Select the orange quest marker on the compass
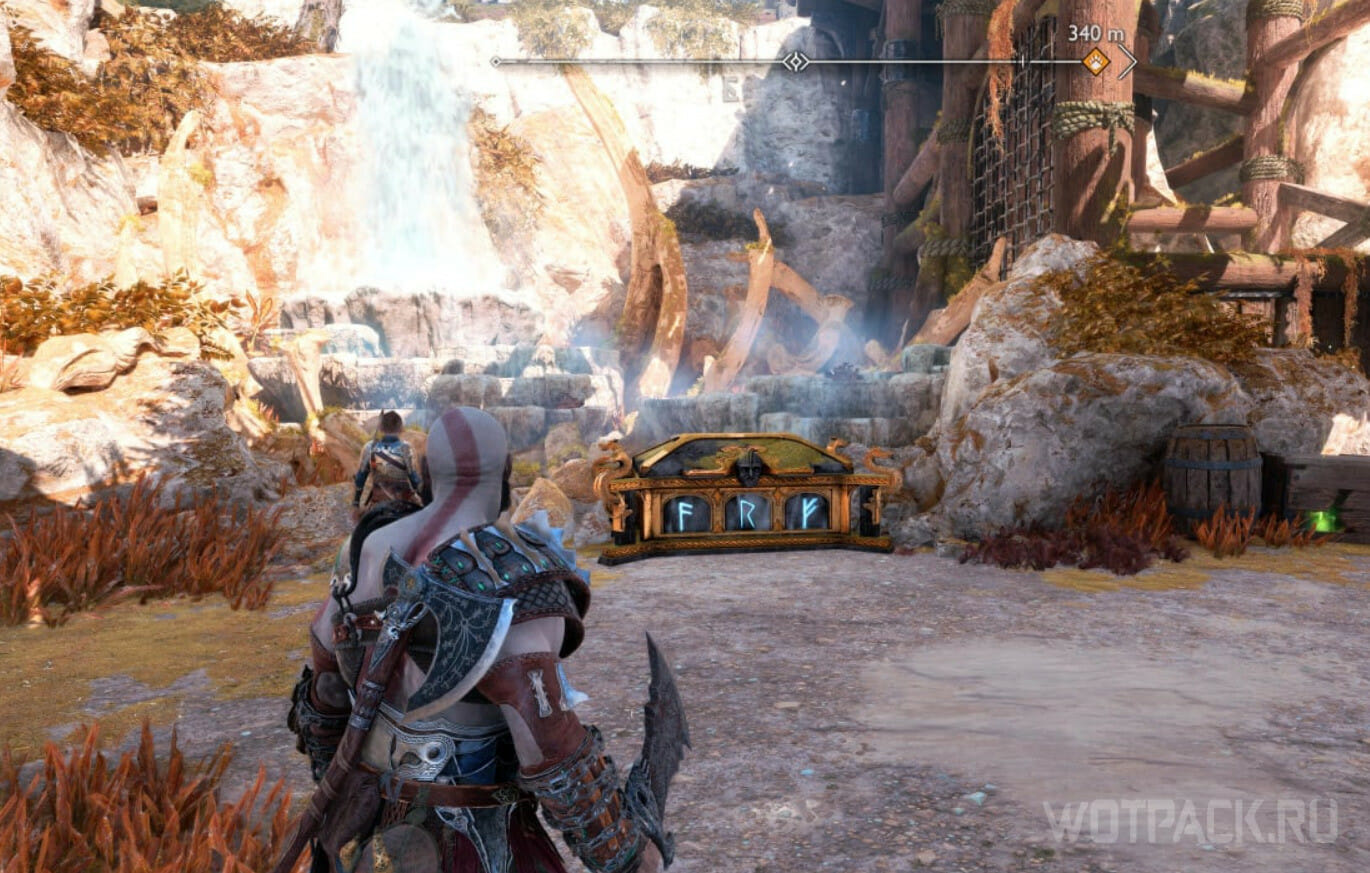The image size is (1370, 873). pos(1096,61)
